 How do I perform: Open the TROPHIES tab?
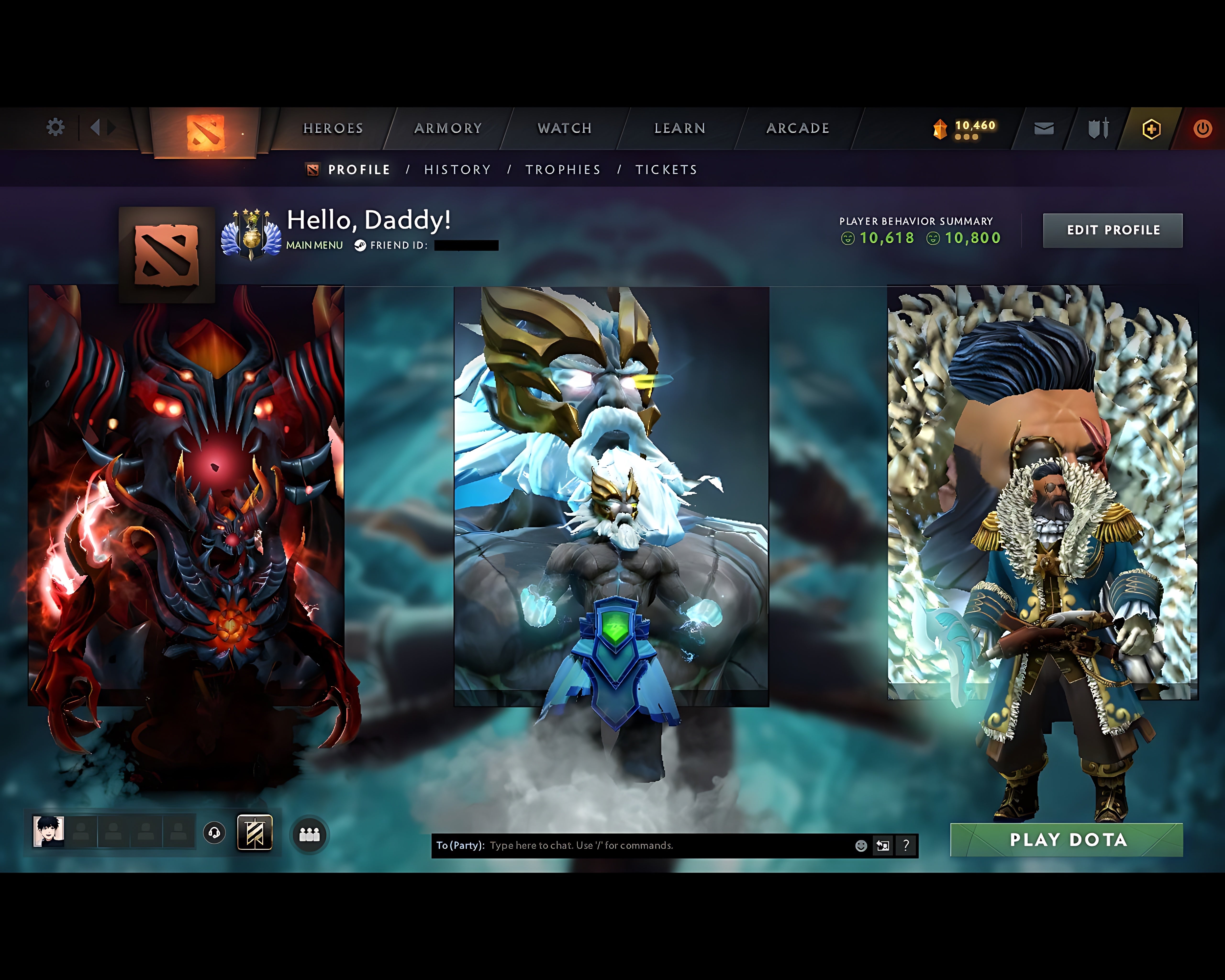pyautogui.click(x=563, y=169)
